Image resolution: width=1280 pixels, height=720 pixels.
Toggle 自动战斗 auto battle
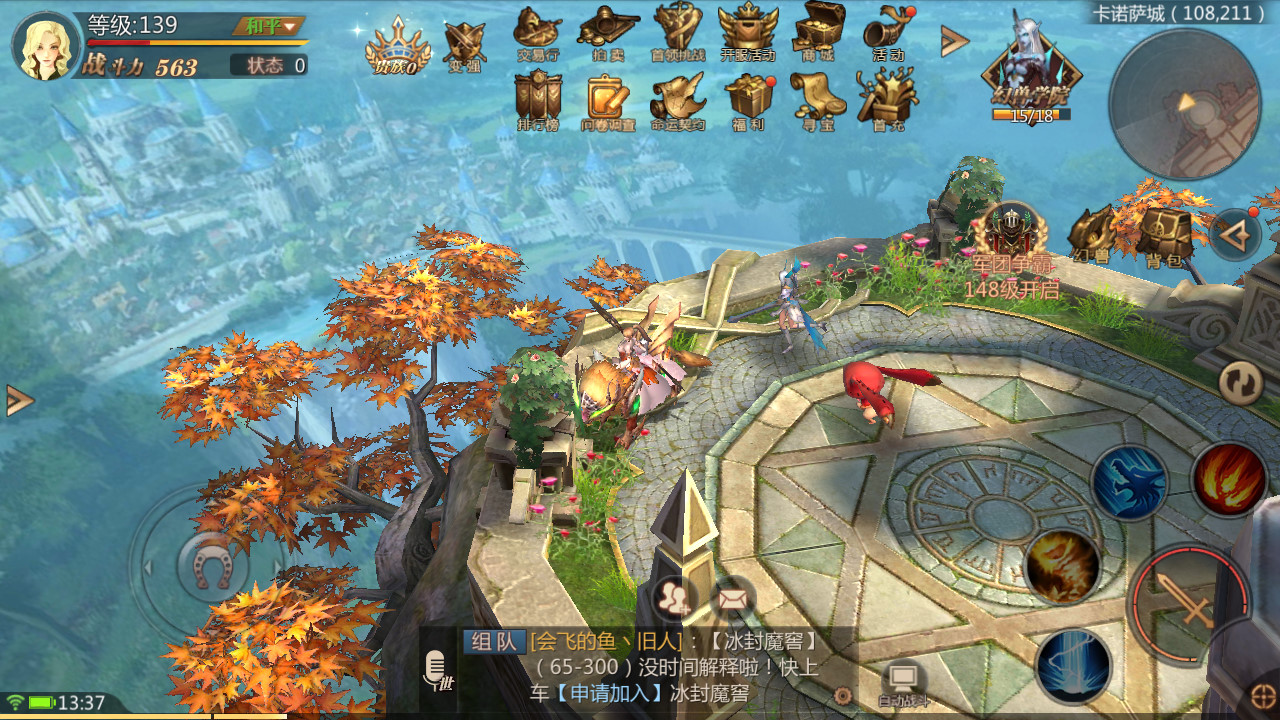(903, 683)
